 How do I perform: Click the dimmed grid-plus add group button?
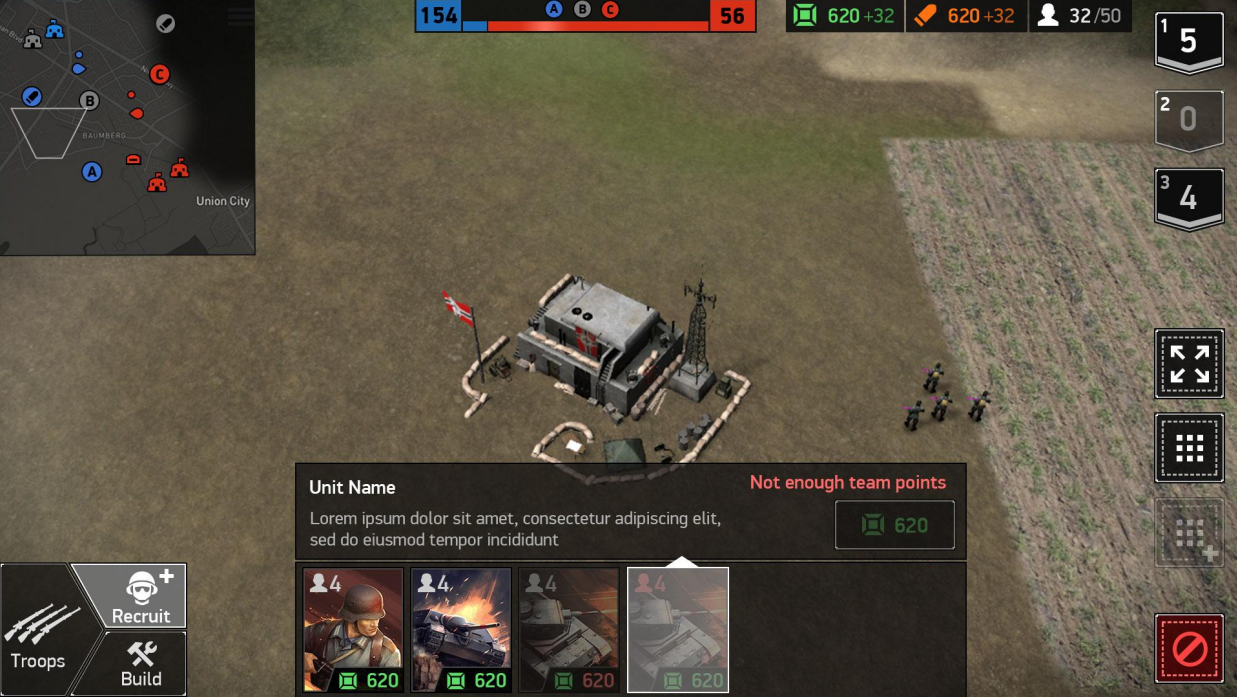[1189, 533]
